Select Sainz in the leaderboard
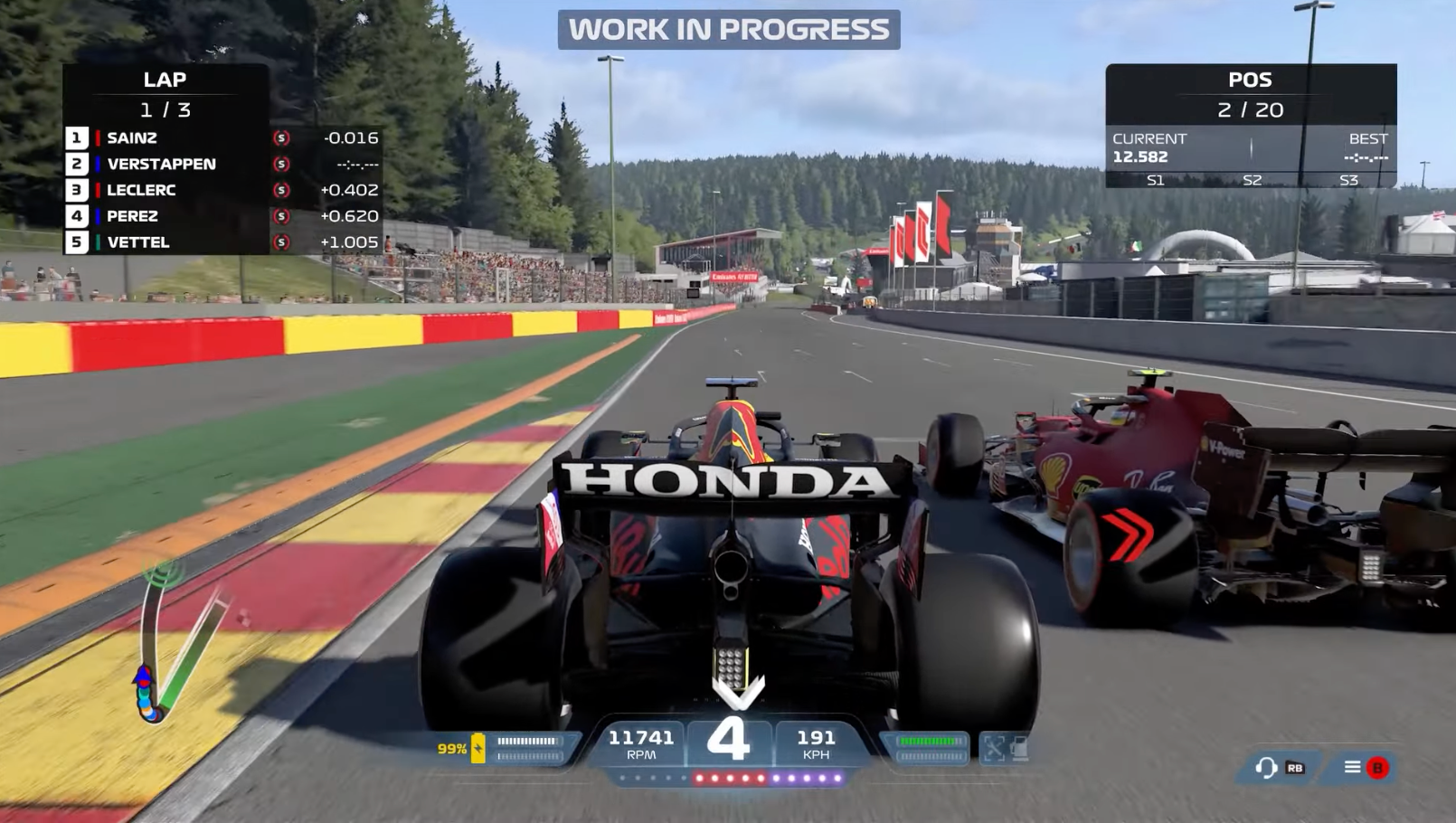The height and width of the screenshot is (823, 1456). tap(132, 138)
